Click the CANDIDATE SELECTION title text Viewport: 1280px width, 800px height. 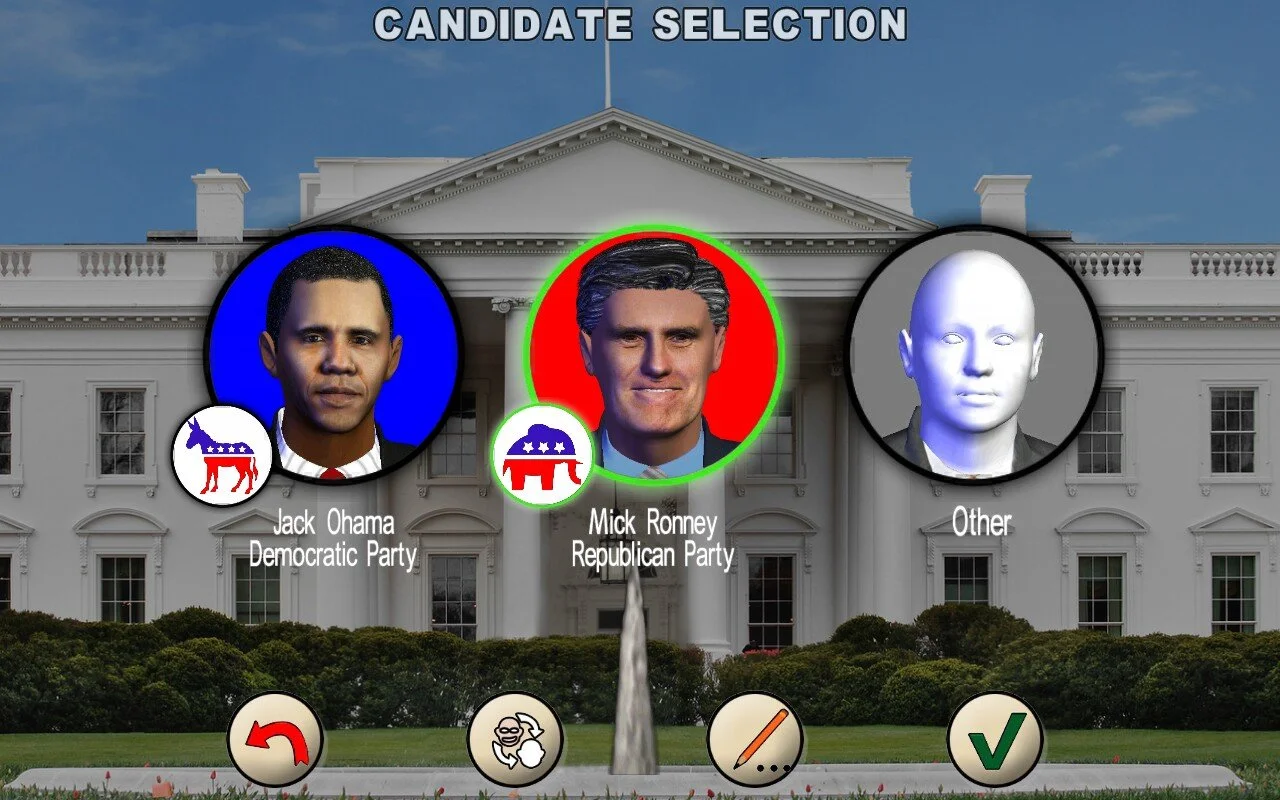(640, 25)
